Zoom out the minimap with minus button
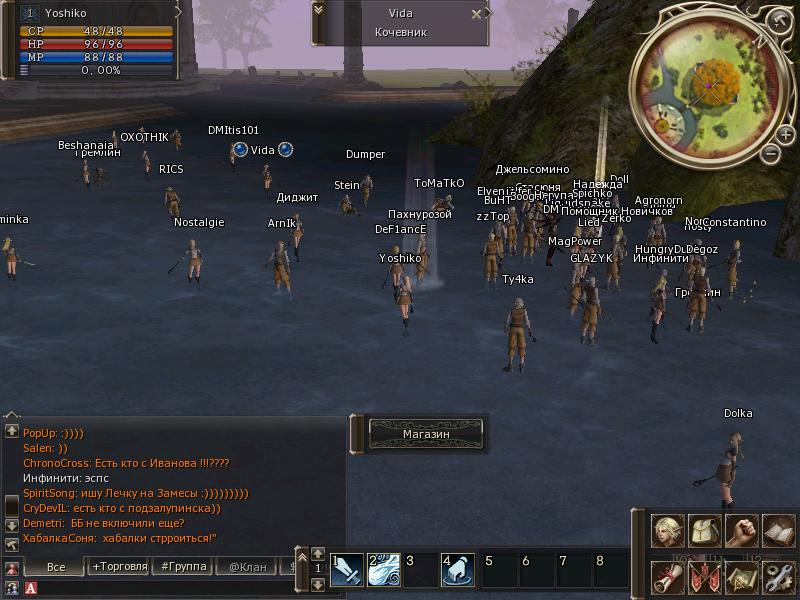The height and width of the screenshot is (600, 800). pyautogui.click(x=769, y=154)
